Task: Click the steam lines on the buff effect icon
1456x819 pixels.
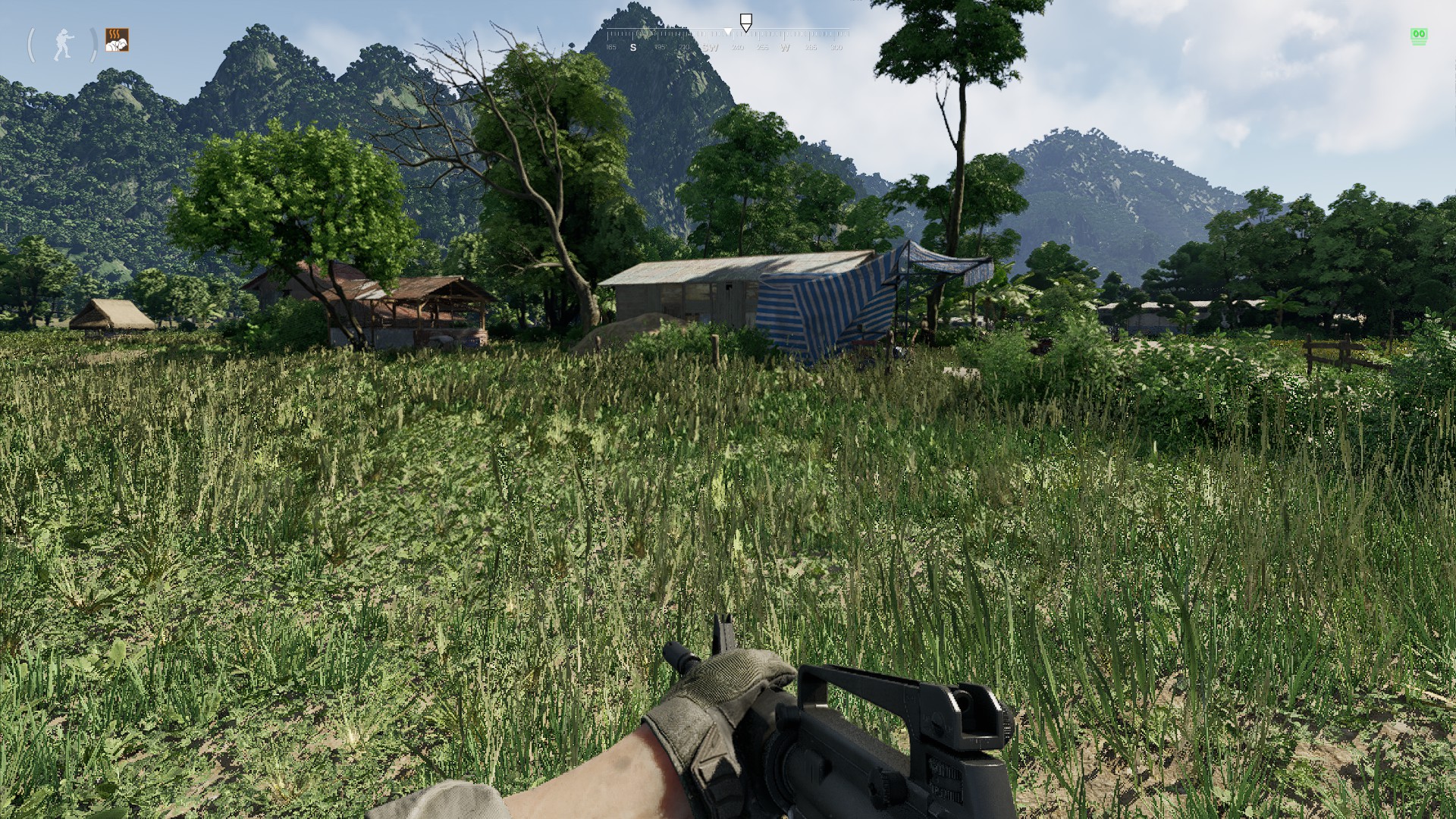Action: click(115, 33)
